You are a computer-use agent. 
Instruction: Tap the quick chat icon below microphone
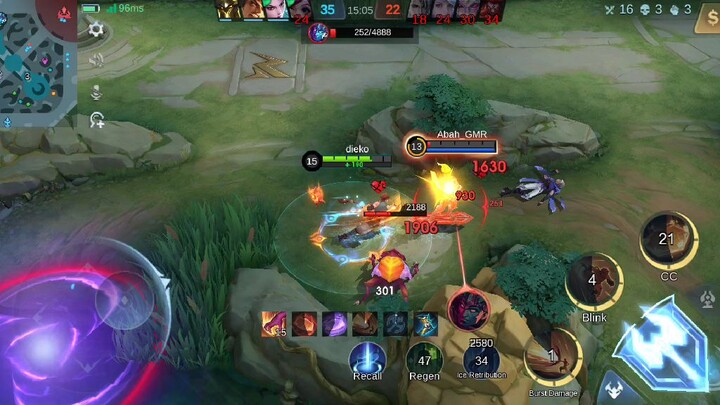click(x=96, y=121)
